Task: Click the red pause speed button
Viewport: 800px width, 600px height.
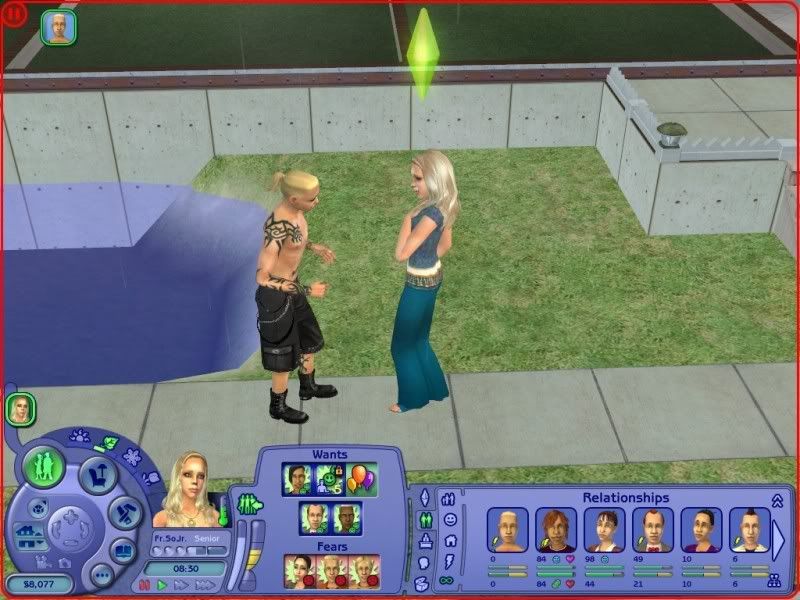Action: coord(145,585)
